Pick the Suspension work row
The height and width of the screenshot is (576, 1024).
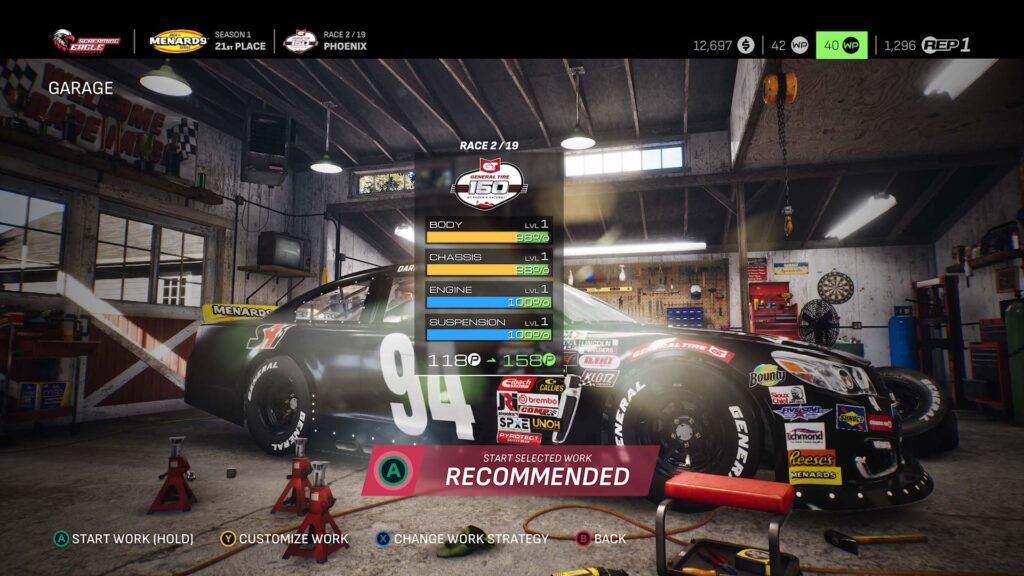(488, 327)
